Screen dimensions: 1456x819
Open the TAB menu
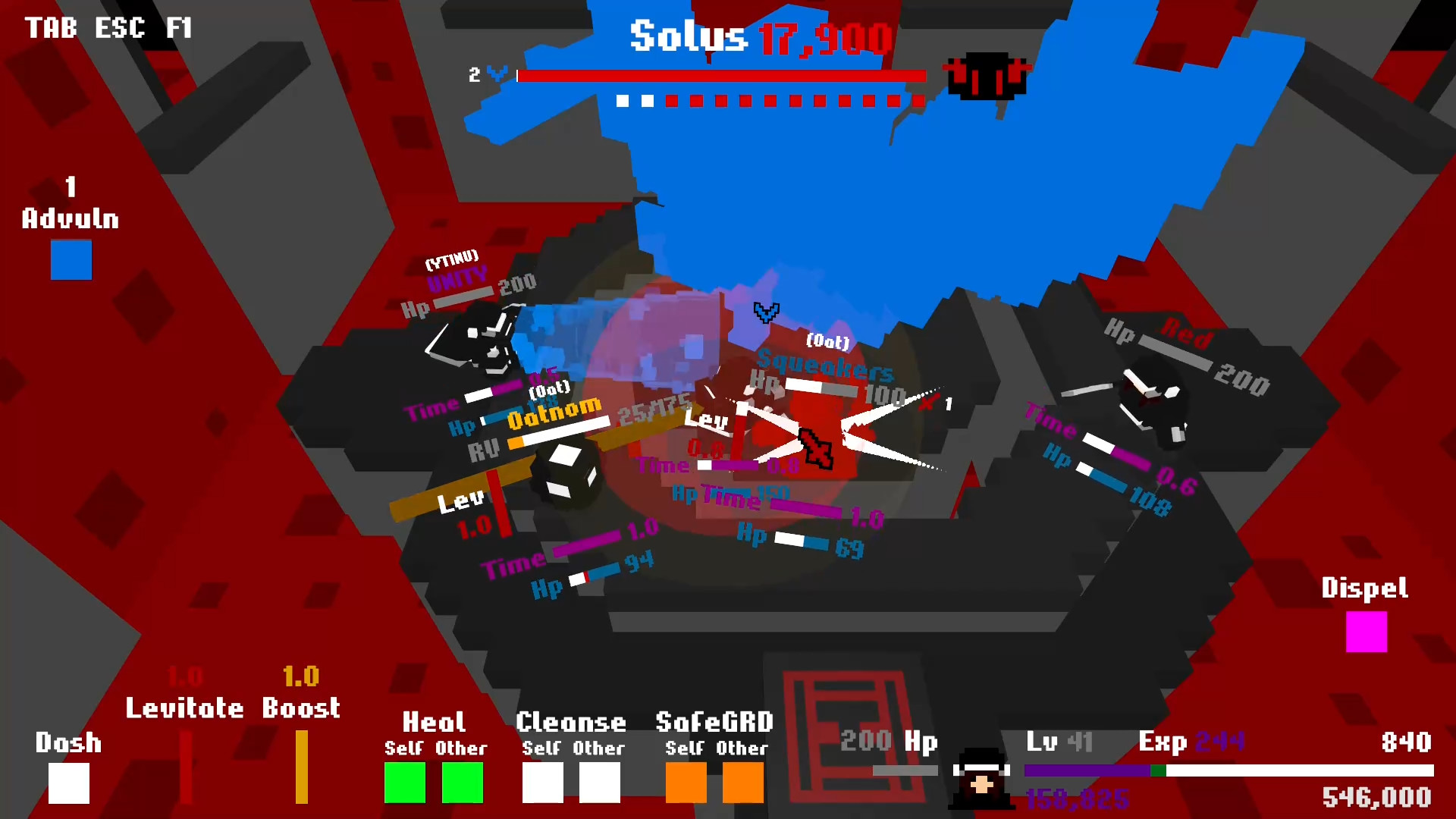point(52,29)
